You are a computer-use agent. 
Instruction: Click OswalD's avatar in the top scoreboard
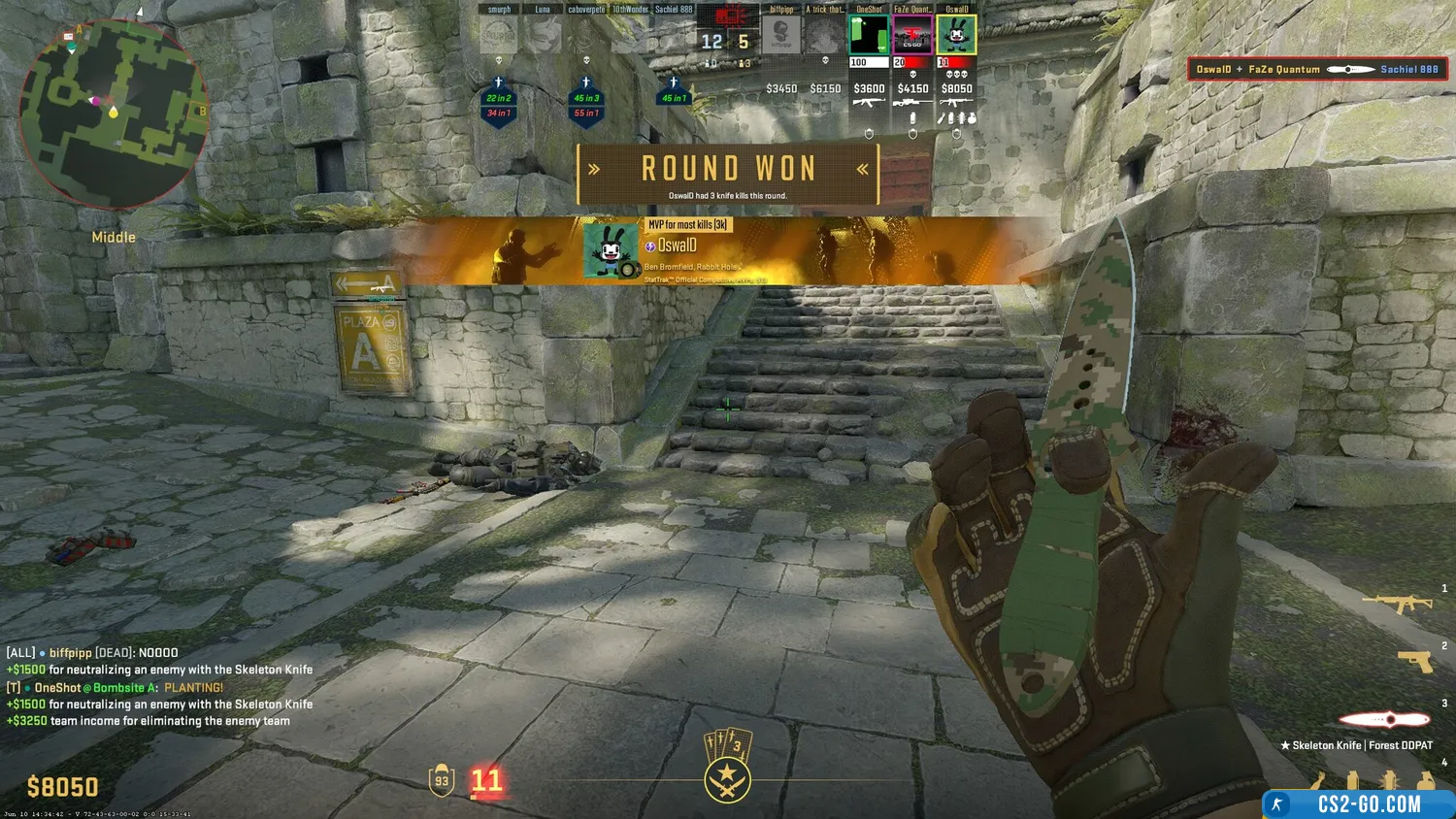click(x=956, y=36)
